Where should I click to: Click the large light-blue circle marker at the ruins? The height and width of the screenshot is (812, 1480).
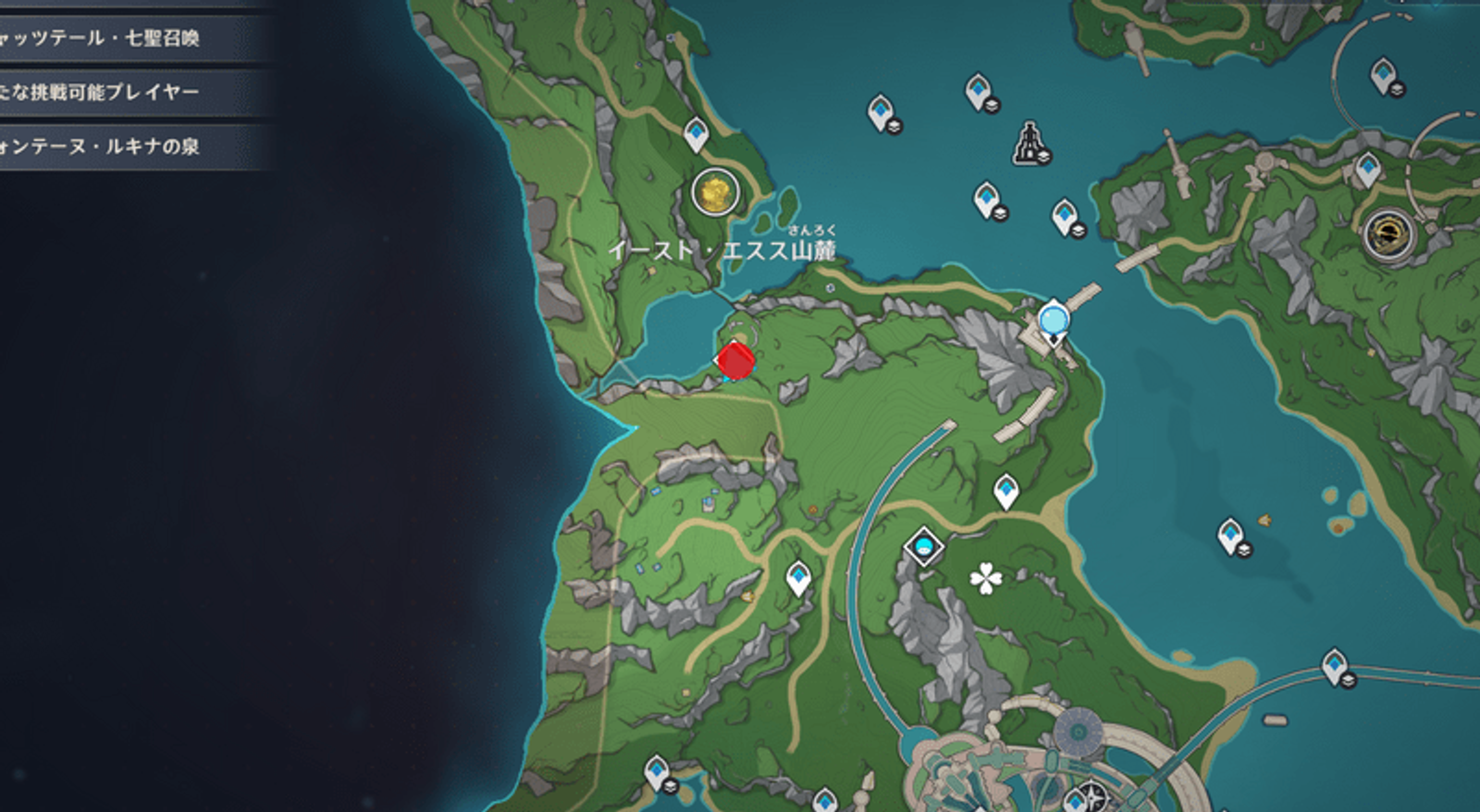(1053, 318)
